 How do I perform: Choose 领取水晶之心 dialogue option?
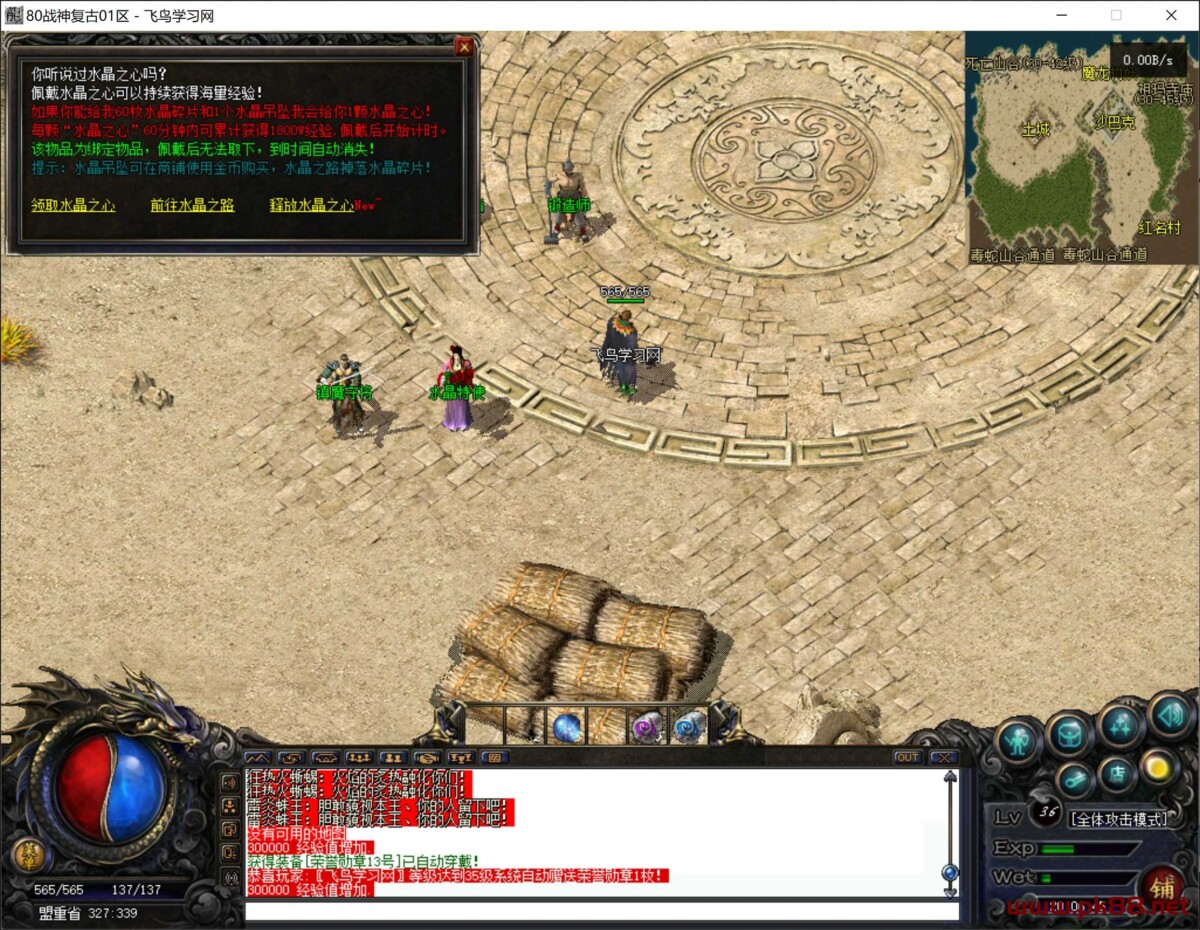click(x=73, y=205)
